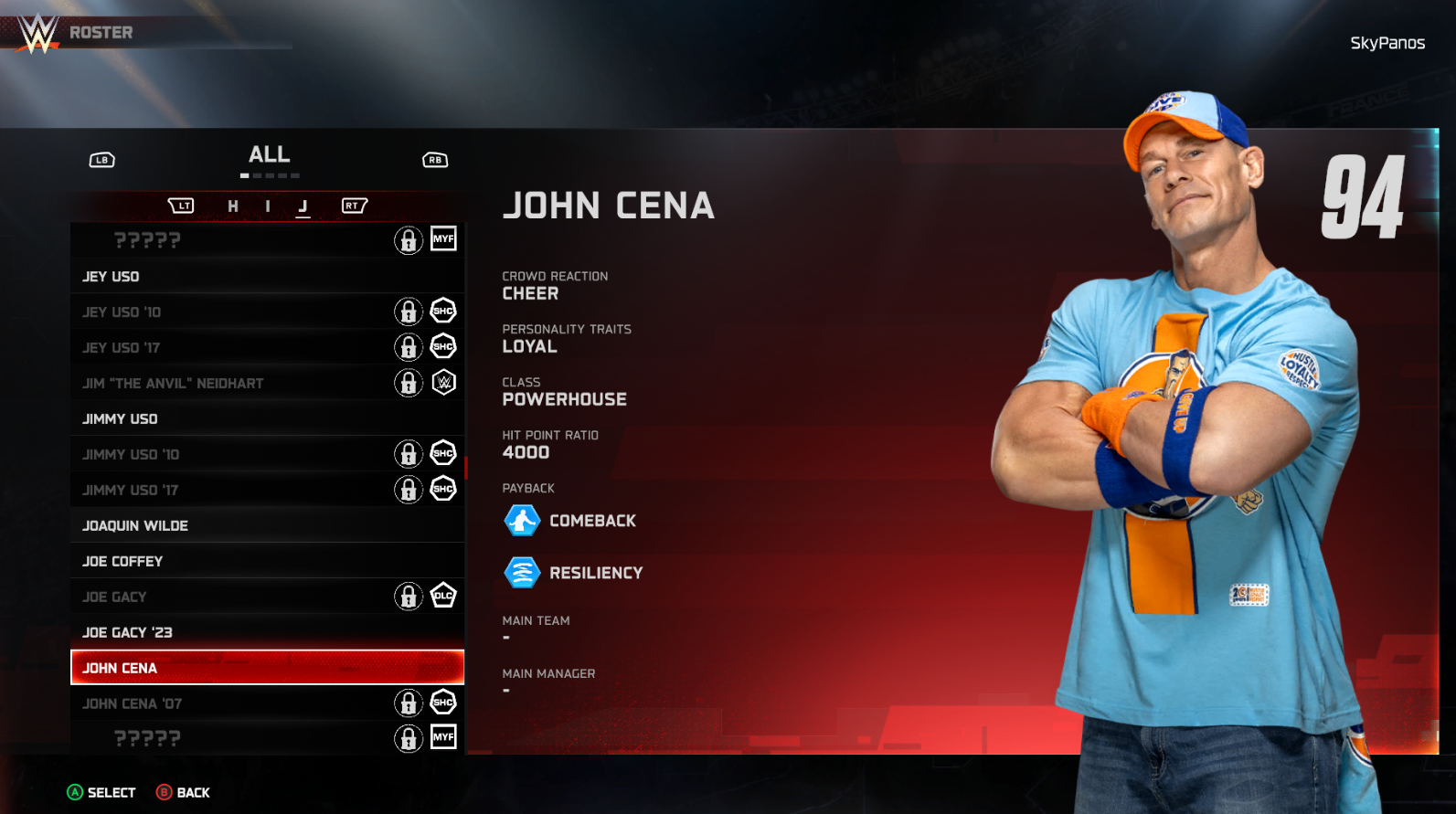Click the LB bumper to switch roster filter
The image size is (1456, 814).
pos(101,159)
